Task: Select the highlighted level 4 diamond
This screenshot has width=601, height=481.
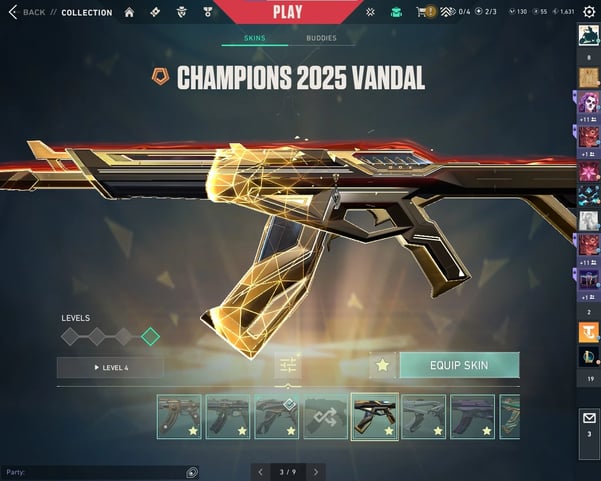Action: point(150,337)
